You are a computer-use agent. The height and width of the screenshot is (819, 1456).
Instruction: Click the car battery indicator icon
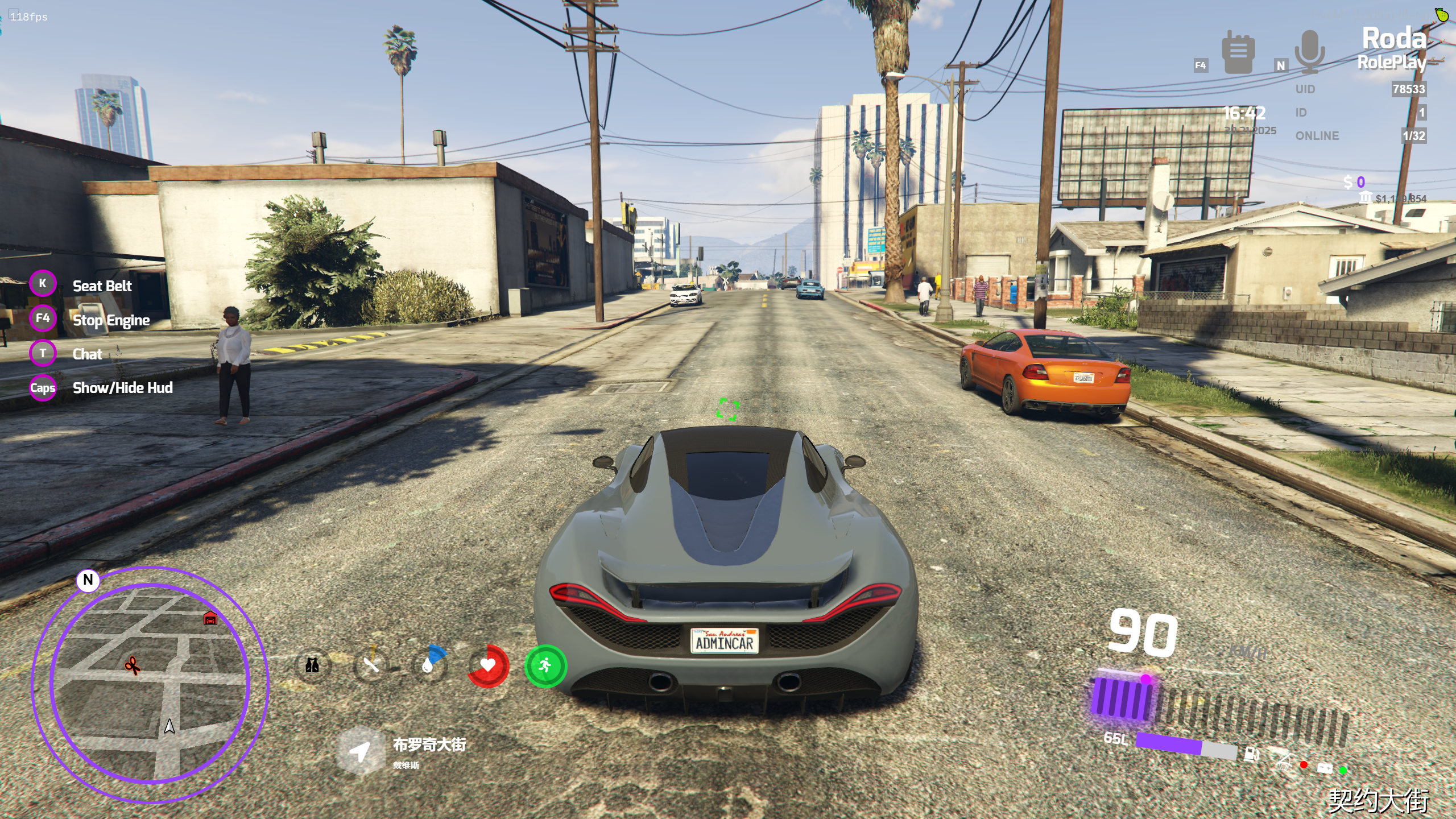[x=1325, y=768]
